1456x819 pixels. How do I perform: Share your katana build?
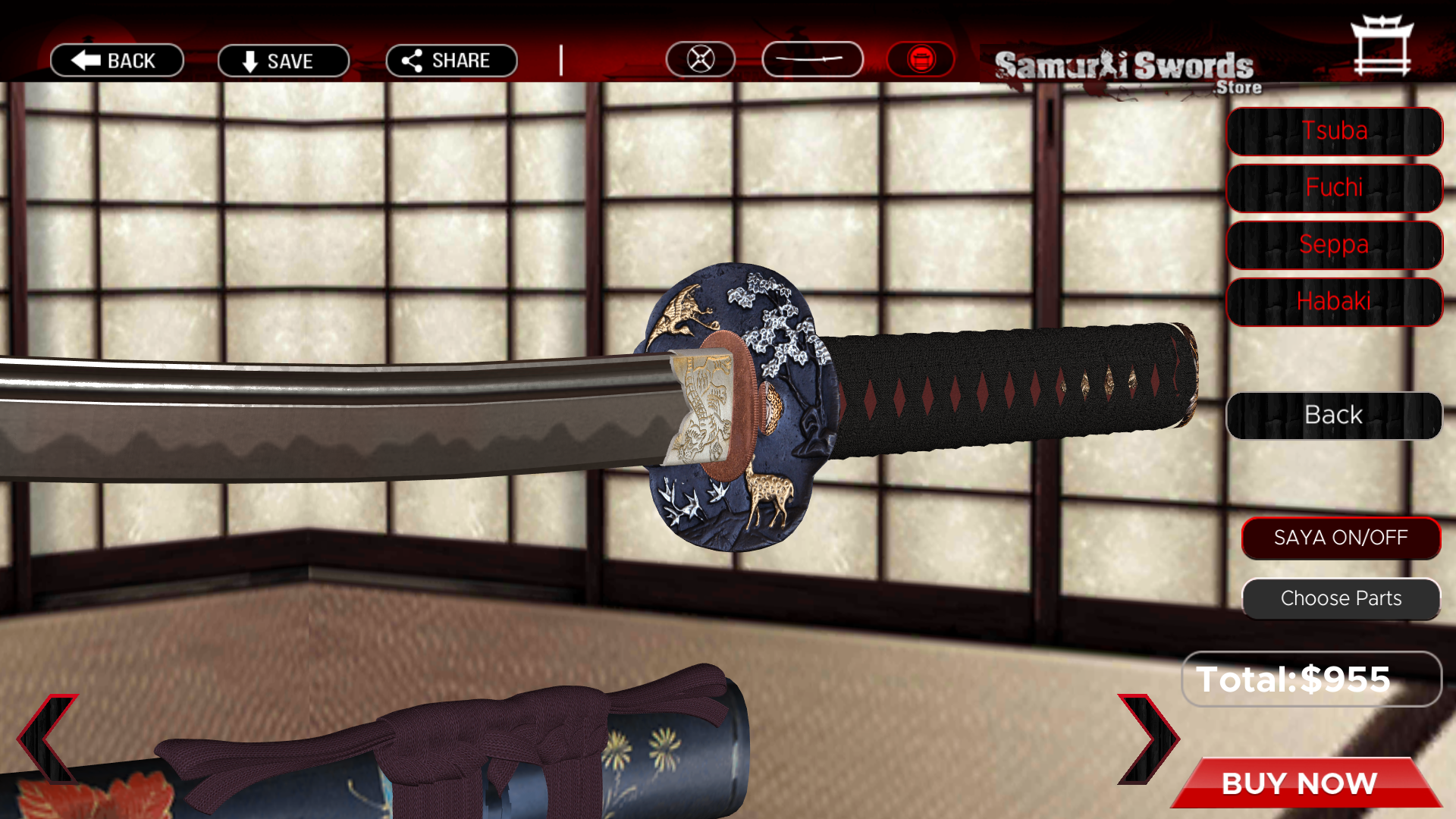(450, 61)
